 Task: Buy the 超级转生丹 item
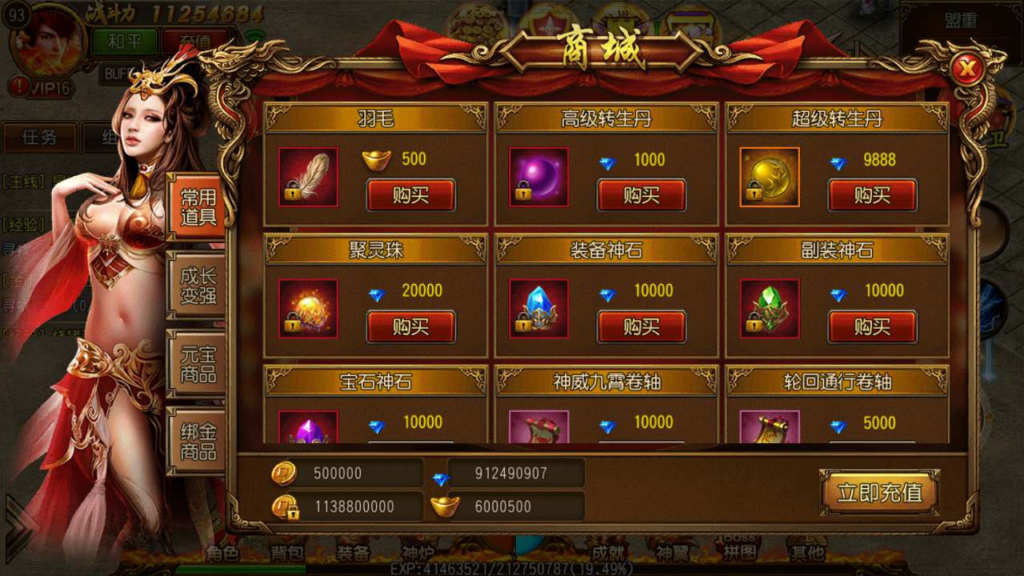(872, 195)
